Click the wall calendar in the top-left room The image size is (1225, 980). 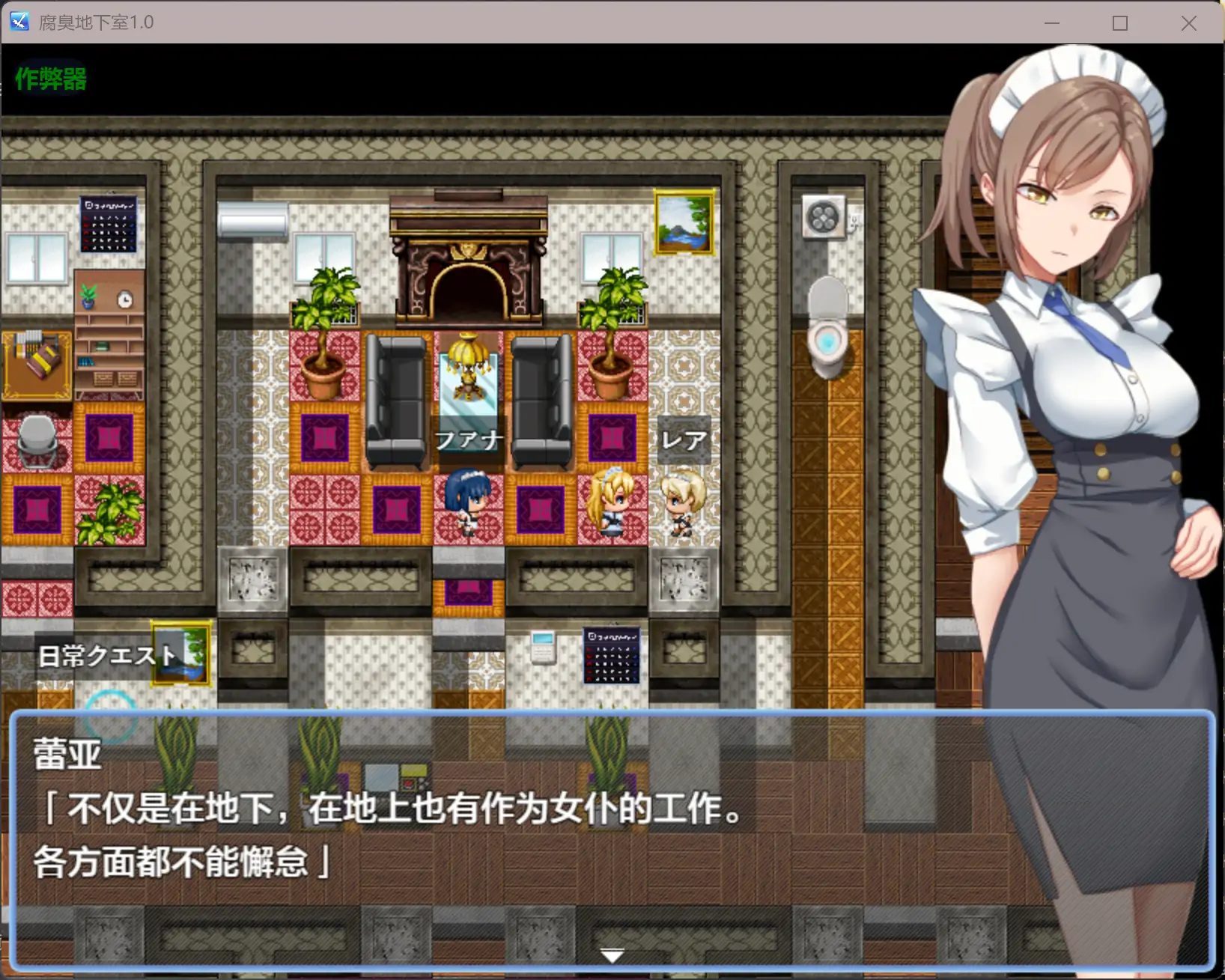pos(107,222)
